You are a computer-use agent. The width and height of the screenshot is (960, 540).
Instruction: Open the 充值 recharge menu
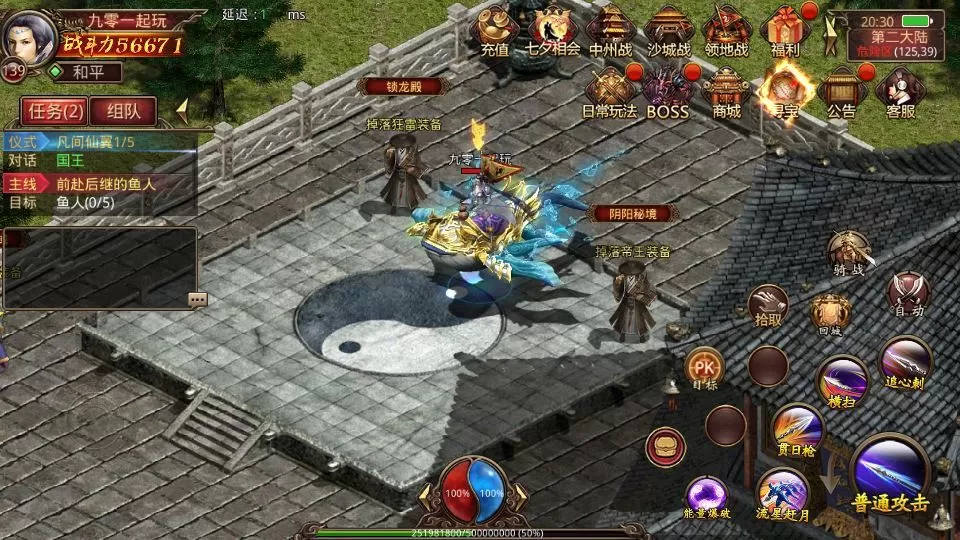coord(495,30)
